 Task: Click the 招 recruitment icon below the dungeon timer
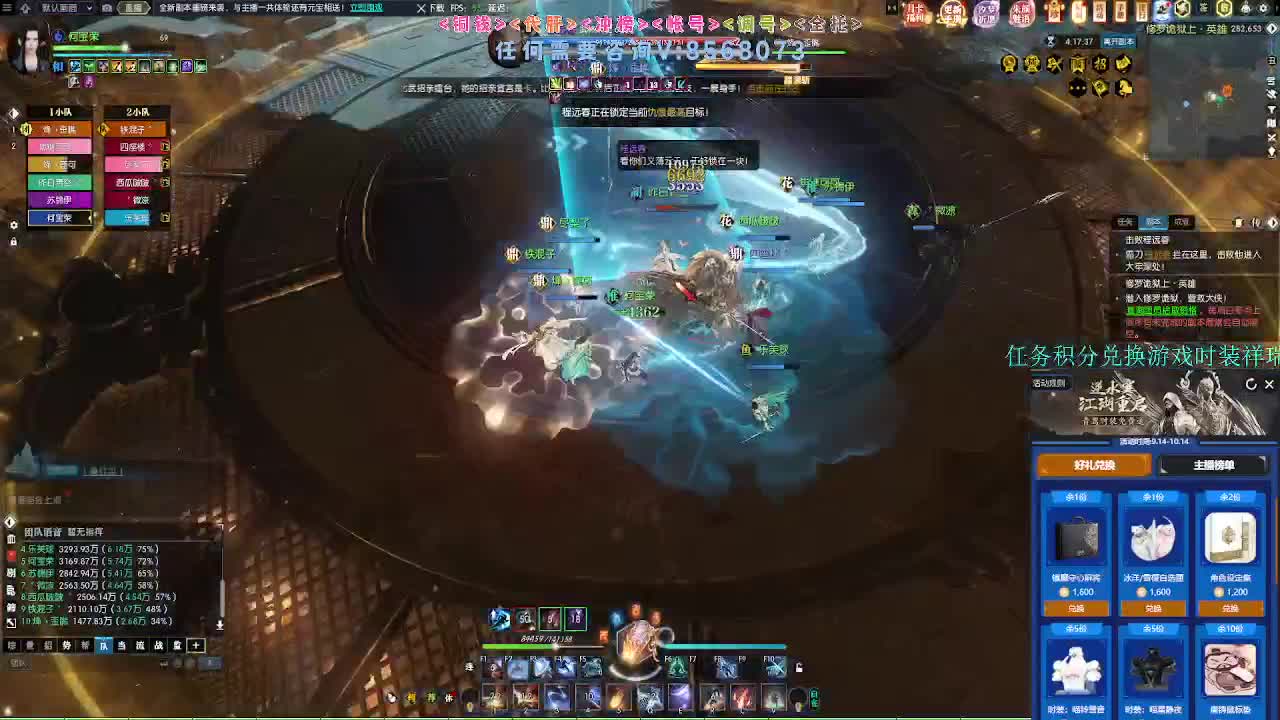tap(1103, 65)
